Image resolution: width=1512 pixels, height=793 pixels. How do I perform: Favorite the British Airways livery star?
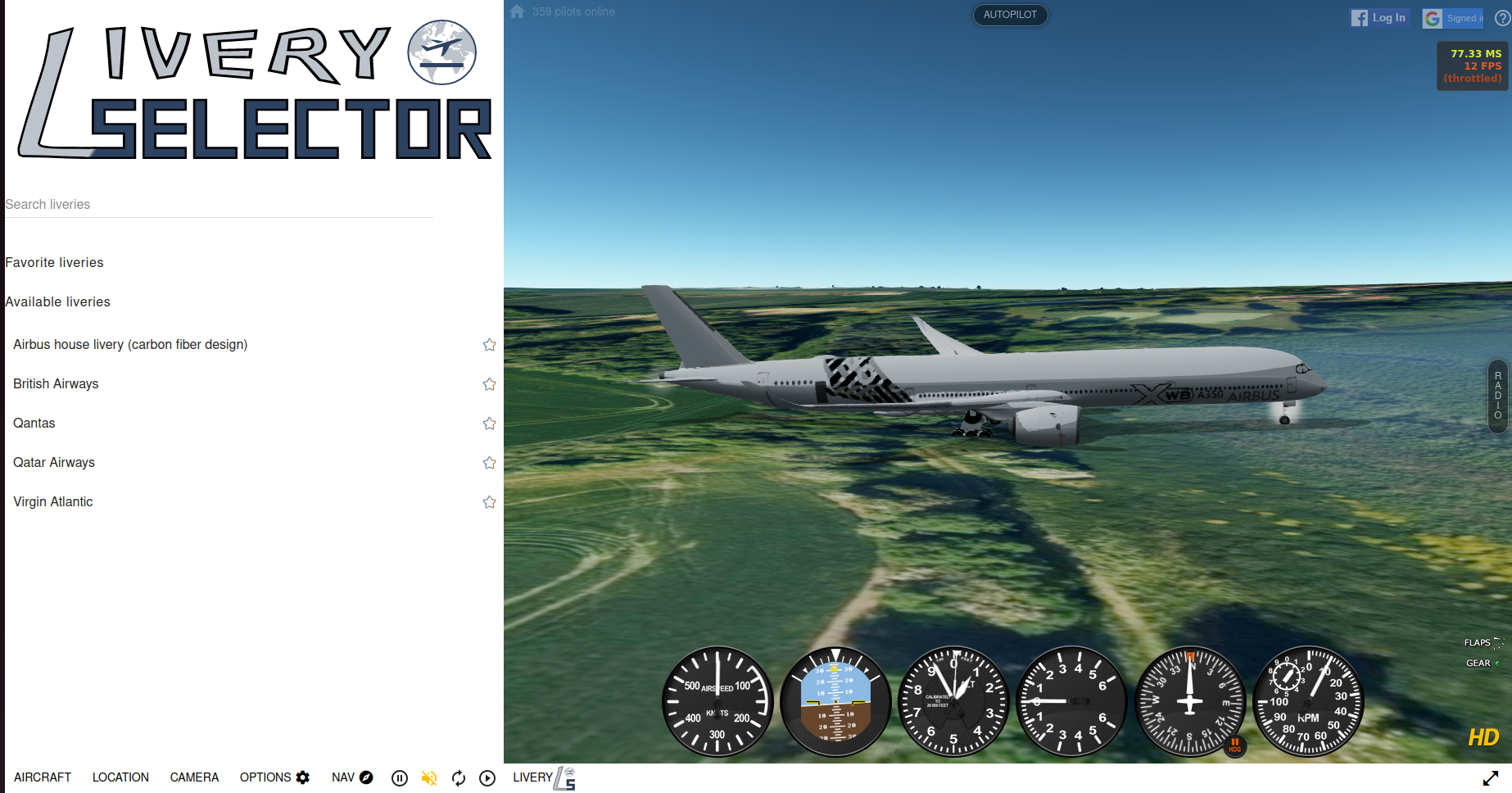pos(489,383)
